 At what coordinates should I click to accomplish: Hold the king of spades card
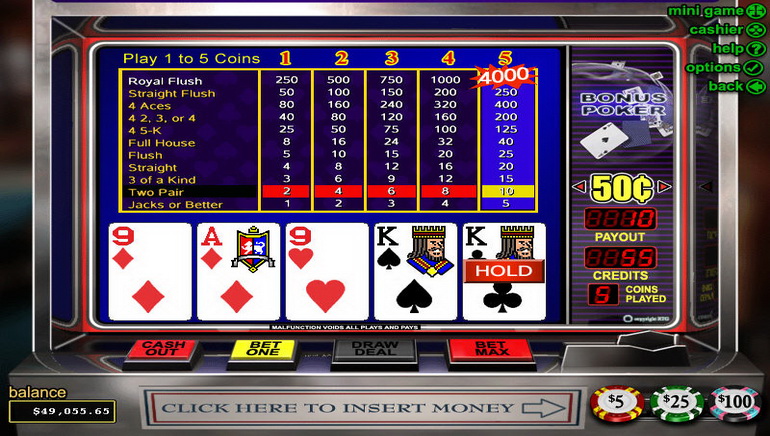(412, 271)
